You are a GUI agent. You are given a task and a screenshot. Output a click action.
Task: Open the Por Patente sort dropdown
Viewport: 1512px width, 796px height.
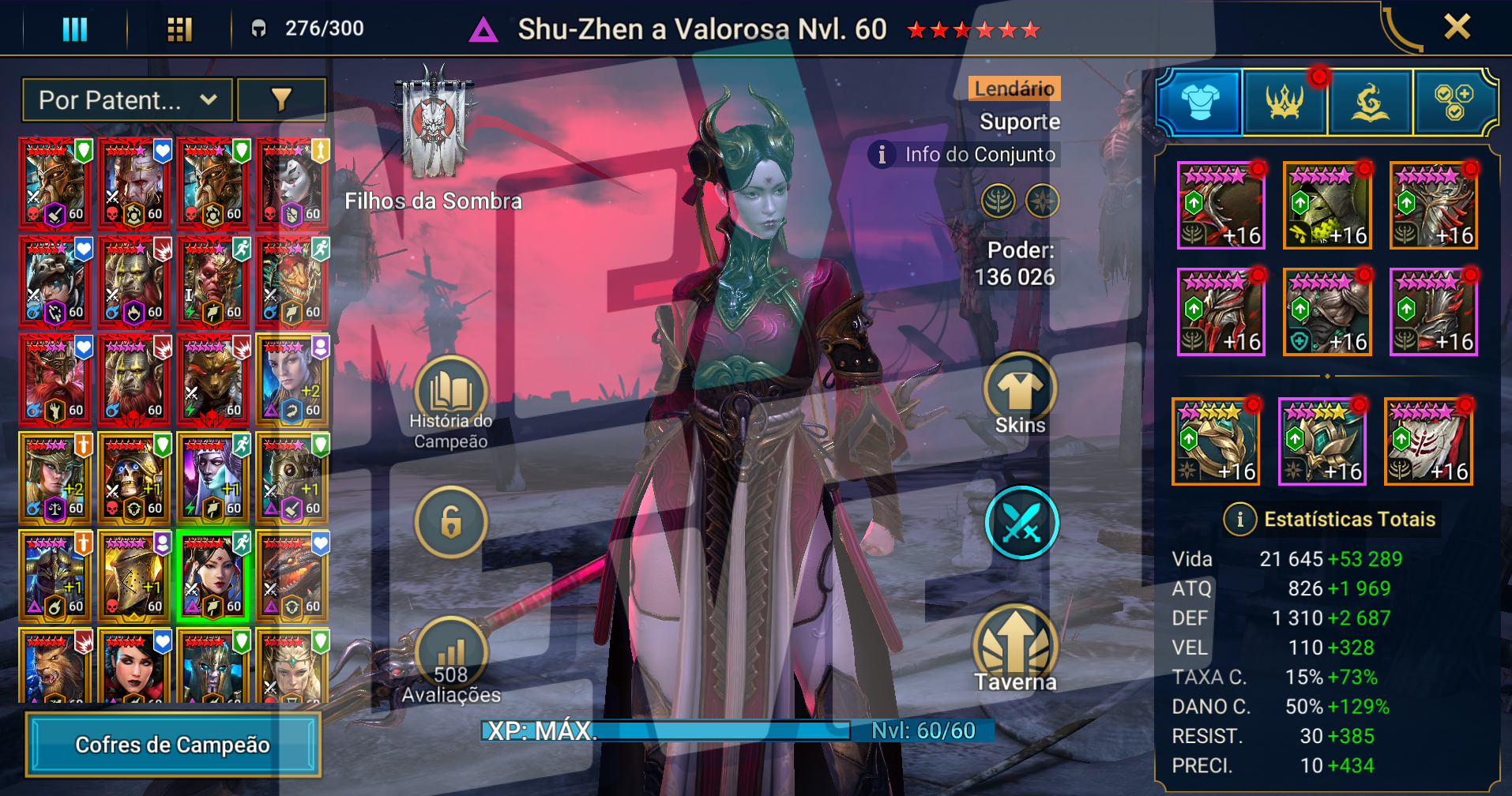click(x=127, y=100)
